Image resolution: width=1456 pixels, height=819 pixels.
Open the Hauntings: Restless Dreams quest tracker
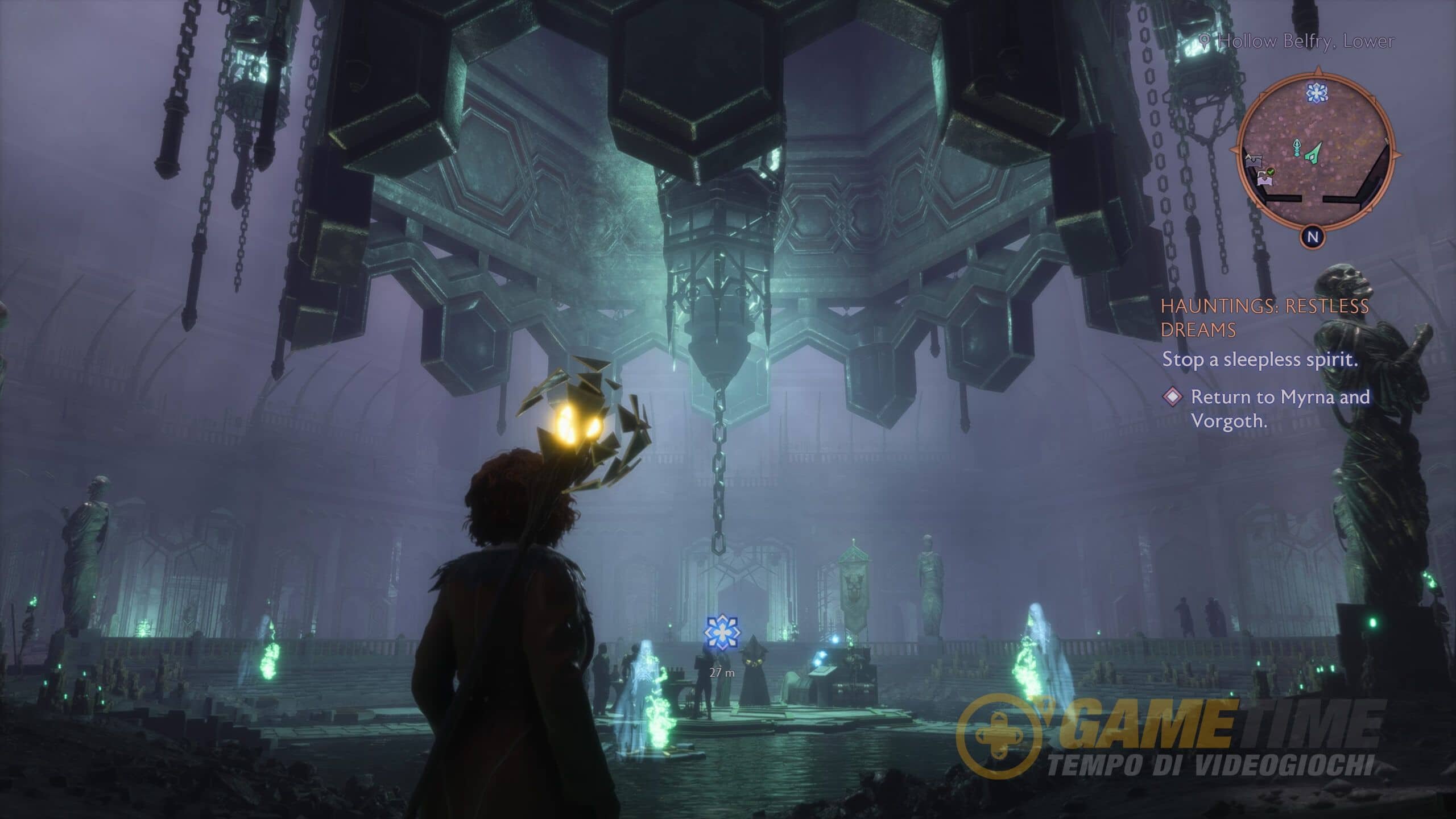(1264, 317)
